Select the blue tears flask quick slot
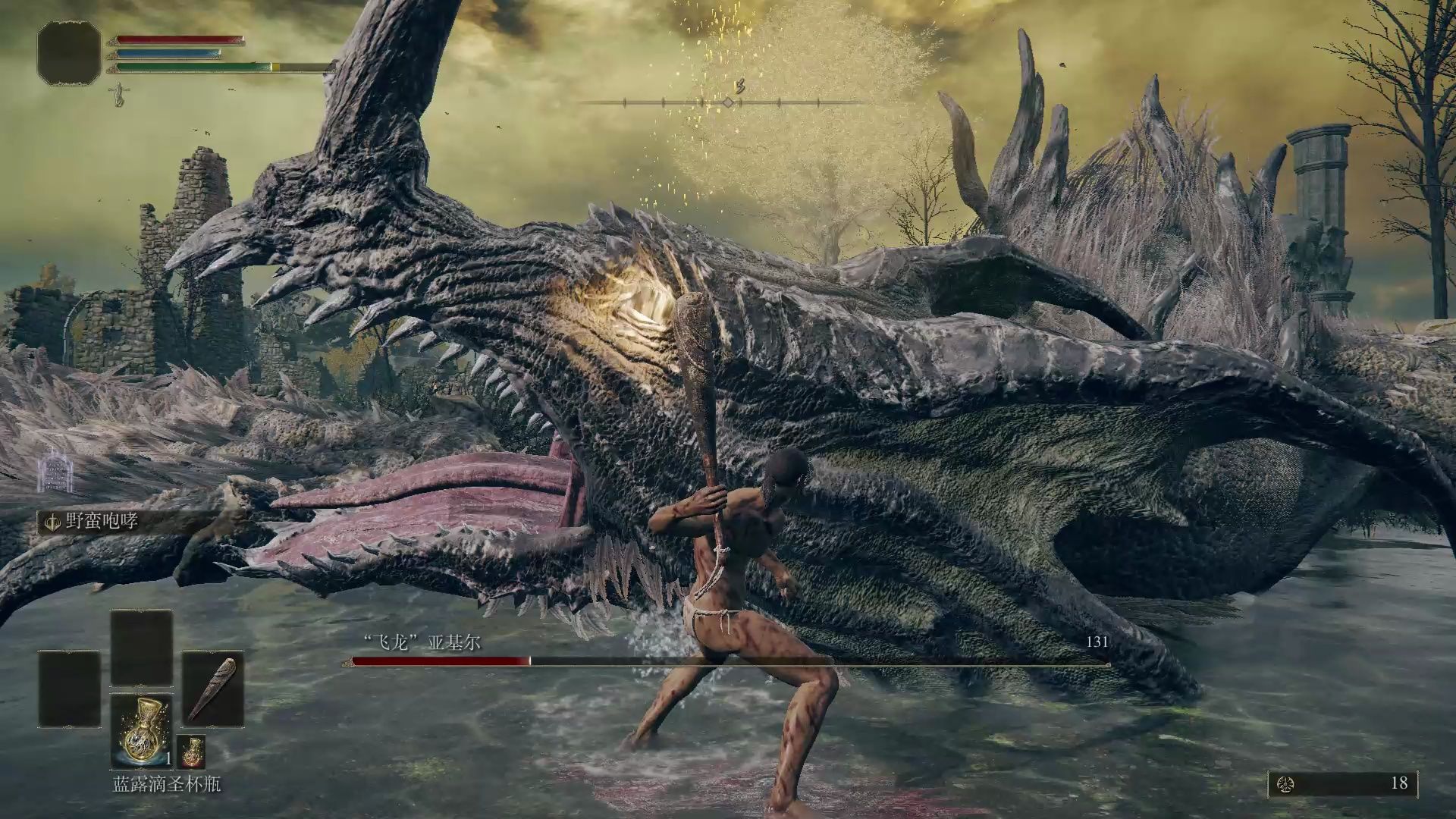 (142, 731)
